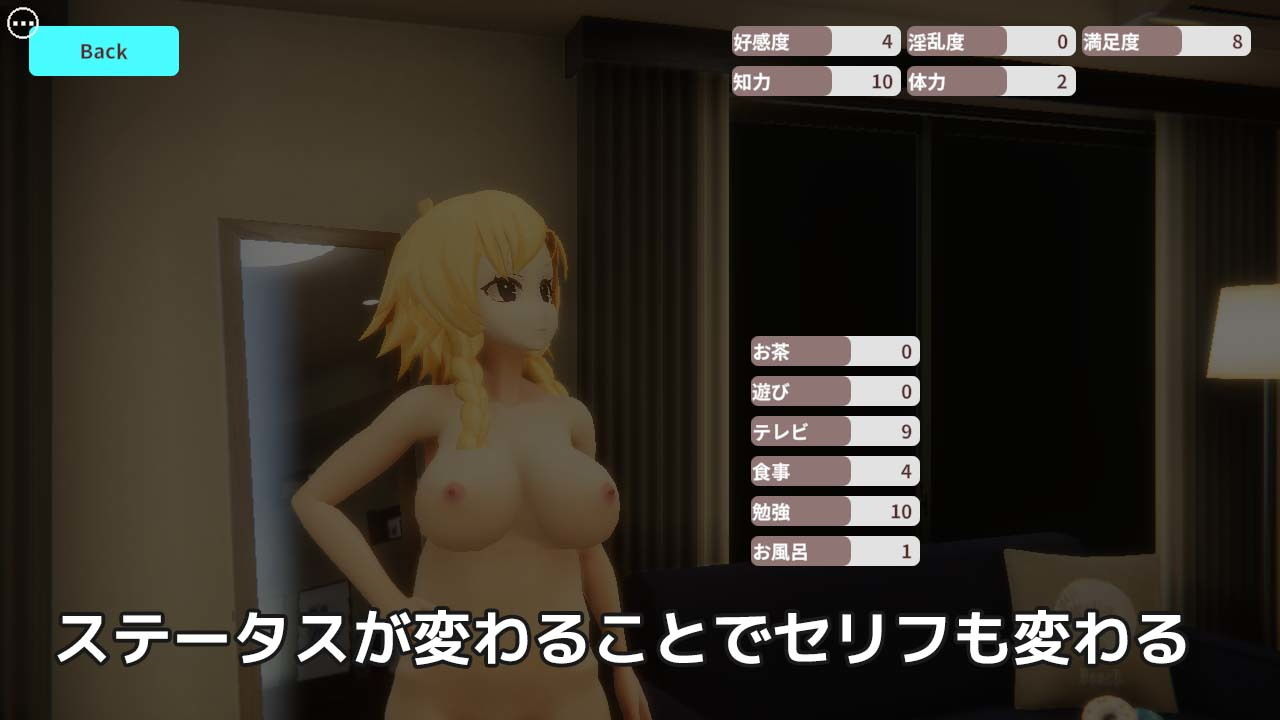
Task: Select the 体力 (stamina) stat bar
Action: coord(988,82)
